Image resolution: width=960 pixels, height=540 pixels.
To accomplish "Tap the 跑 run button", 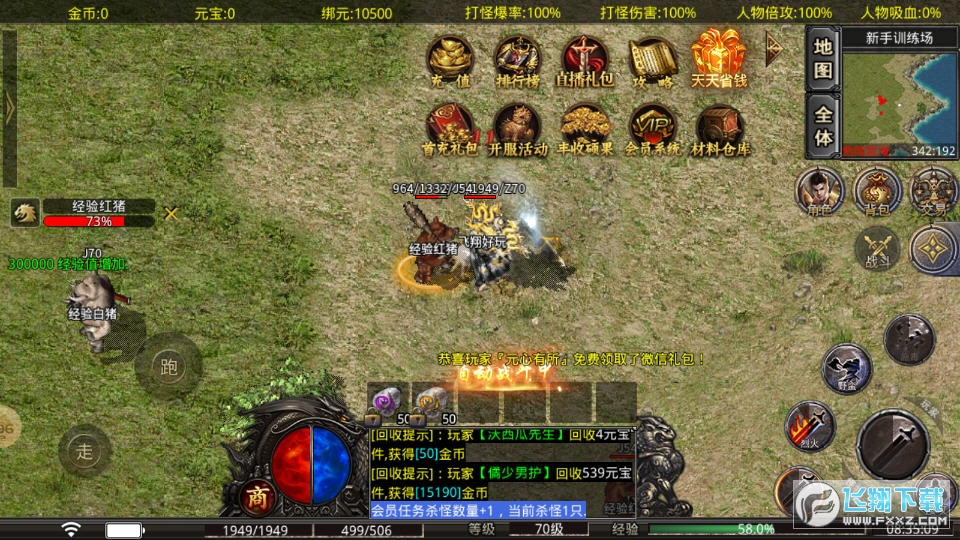I will pos(168,366).
